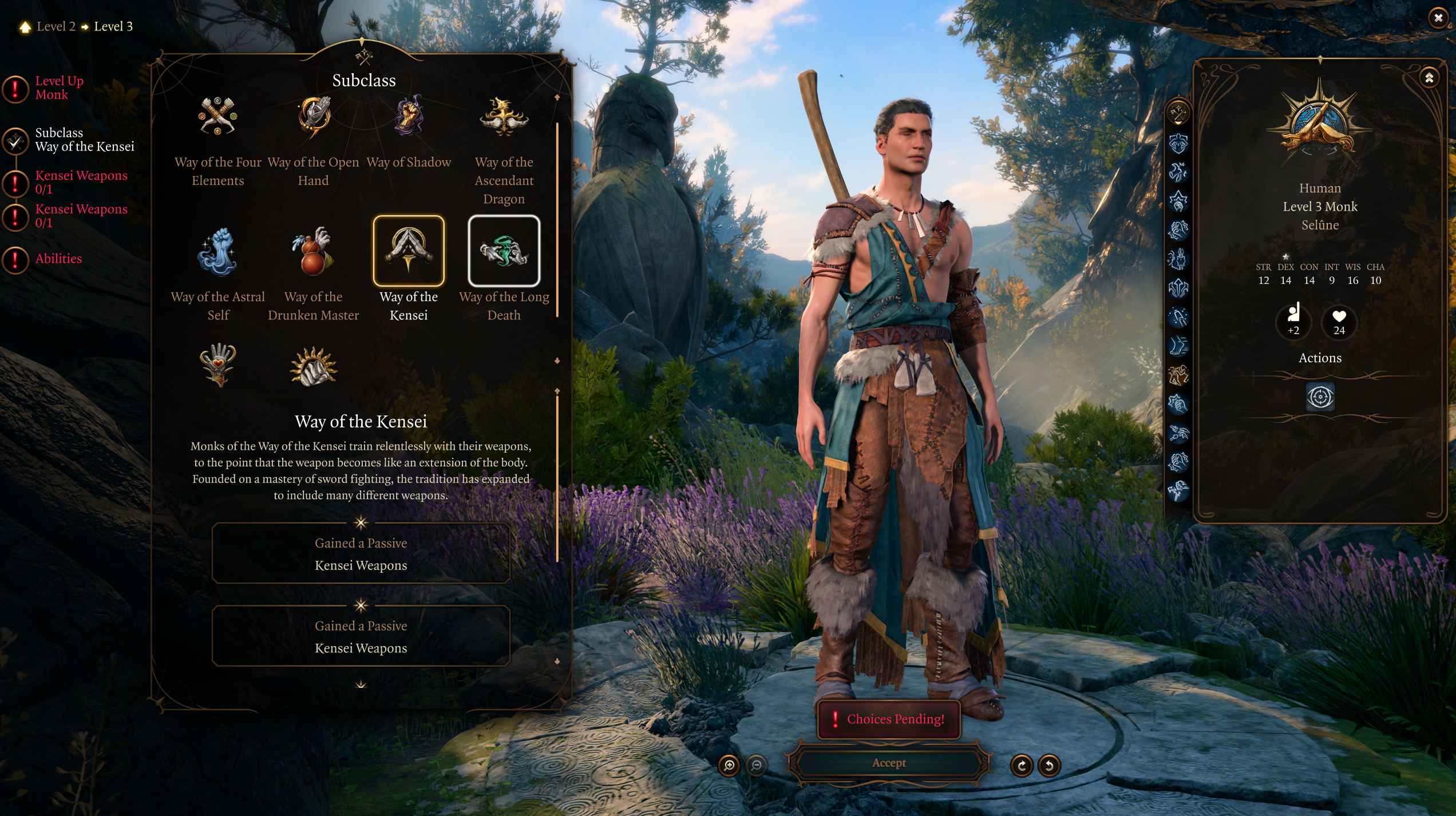
Task: Select the glowing sun fist subclass icon
Action: coord(313,367)
